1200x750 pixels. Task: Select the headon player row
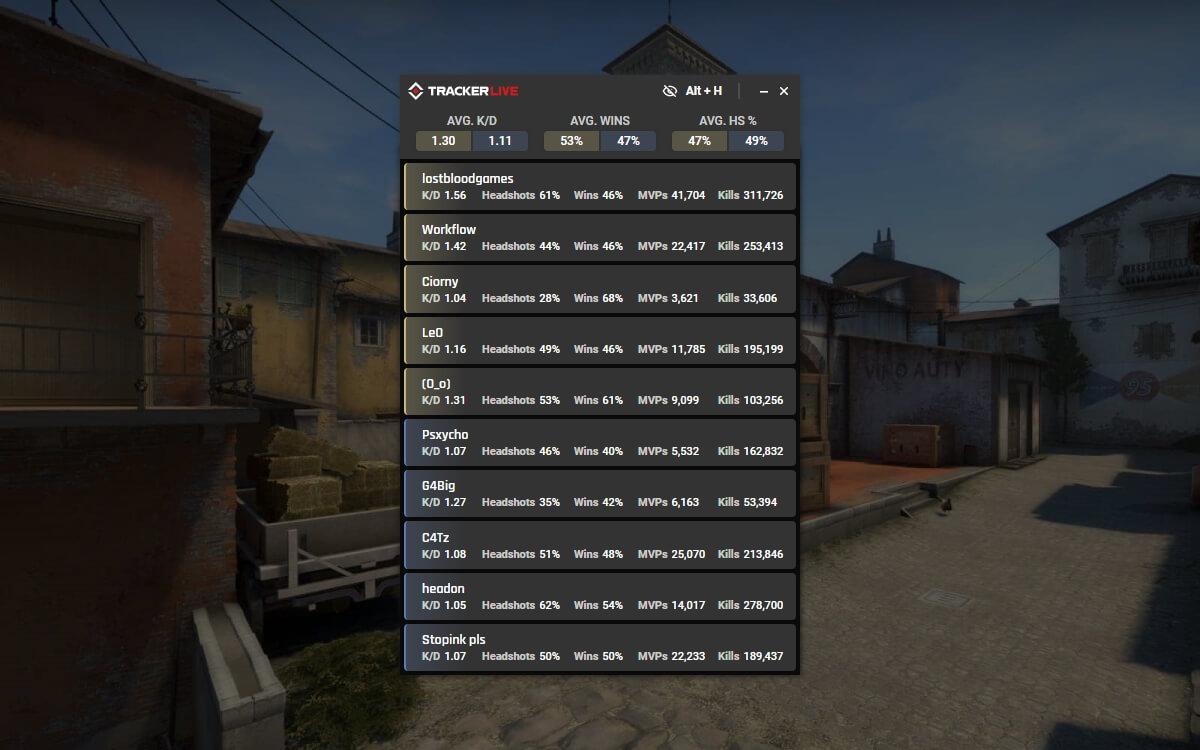600,597
